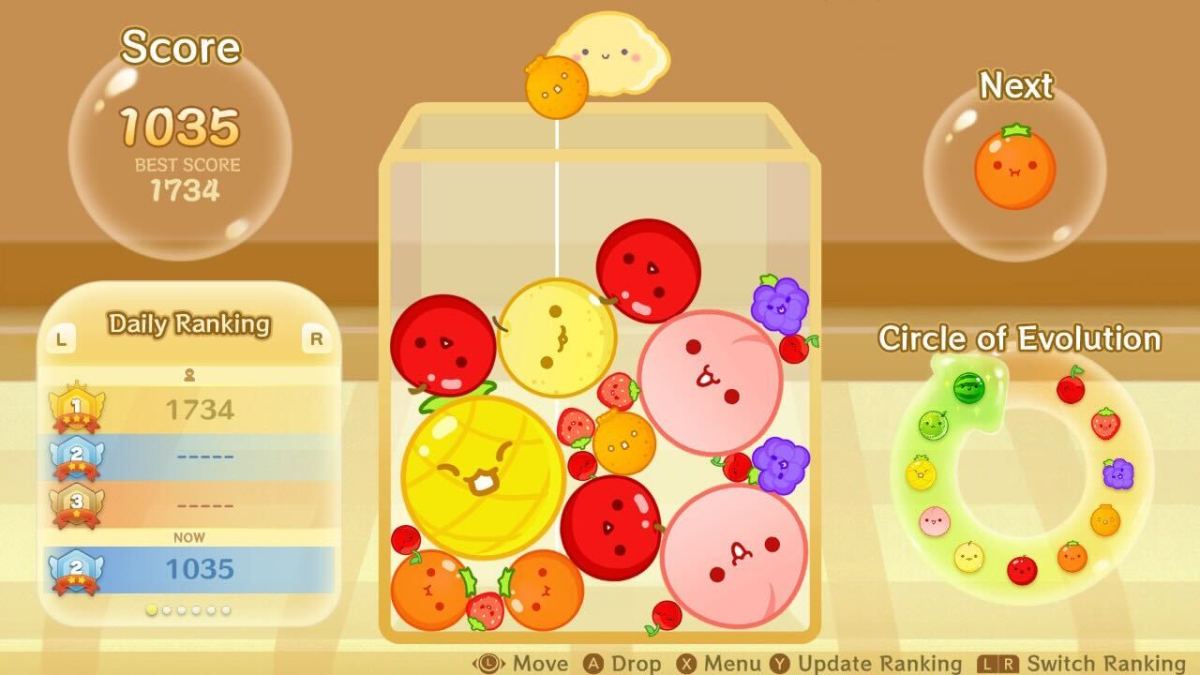This screenshot has width=1200, height=675.
Task: Pick the strawberry in Circle of Evolution
Action: [1105, 424]
